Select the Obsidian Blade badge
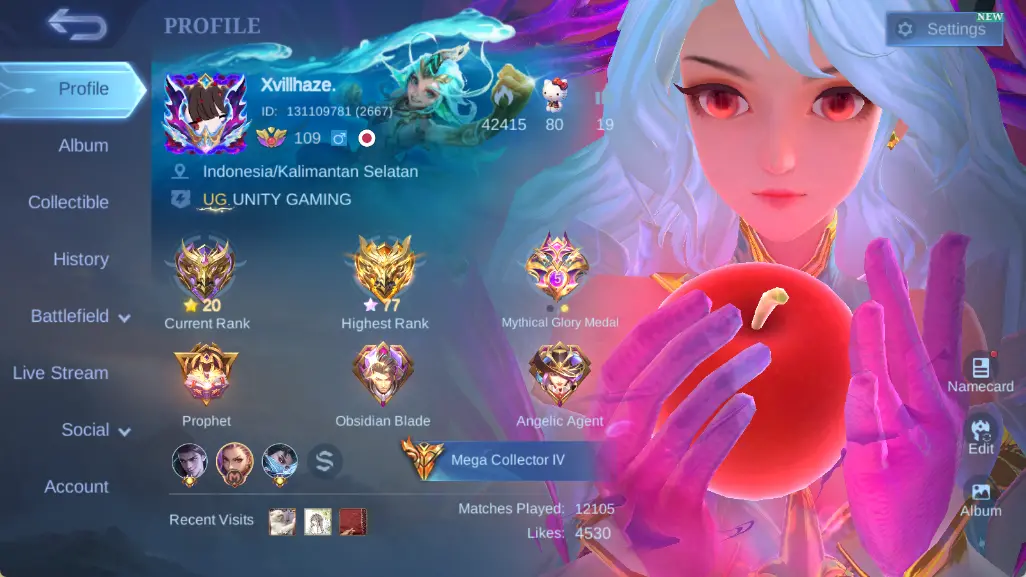Screen dimensions: 1026x577 pos(383,375)
